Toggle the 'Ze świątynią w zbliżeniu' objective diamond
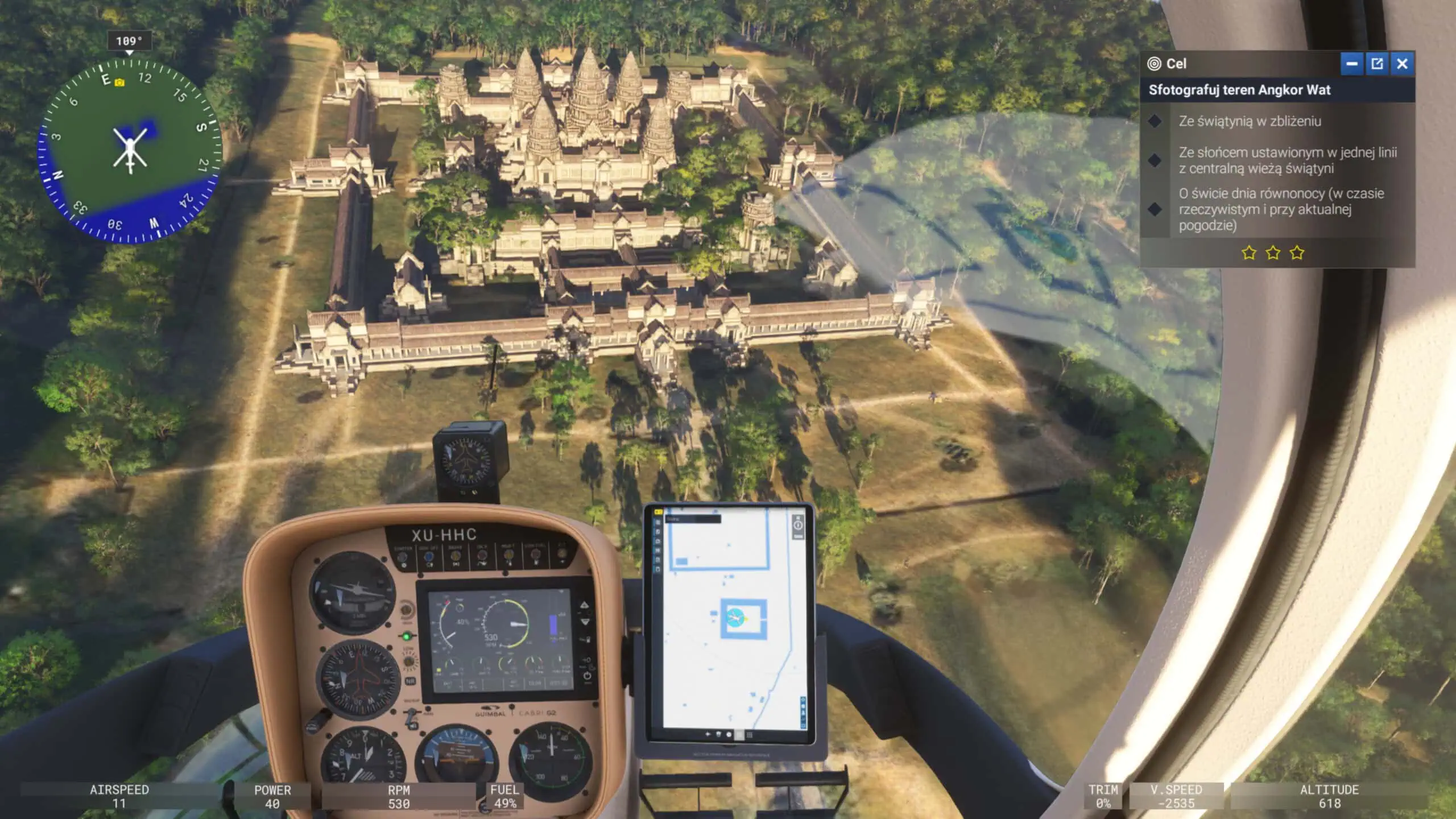Viewport: 1456px width, 819px height. [1156, 121]
